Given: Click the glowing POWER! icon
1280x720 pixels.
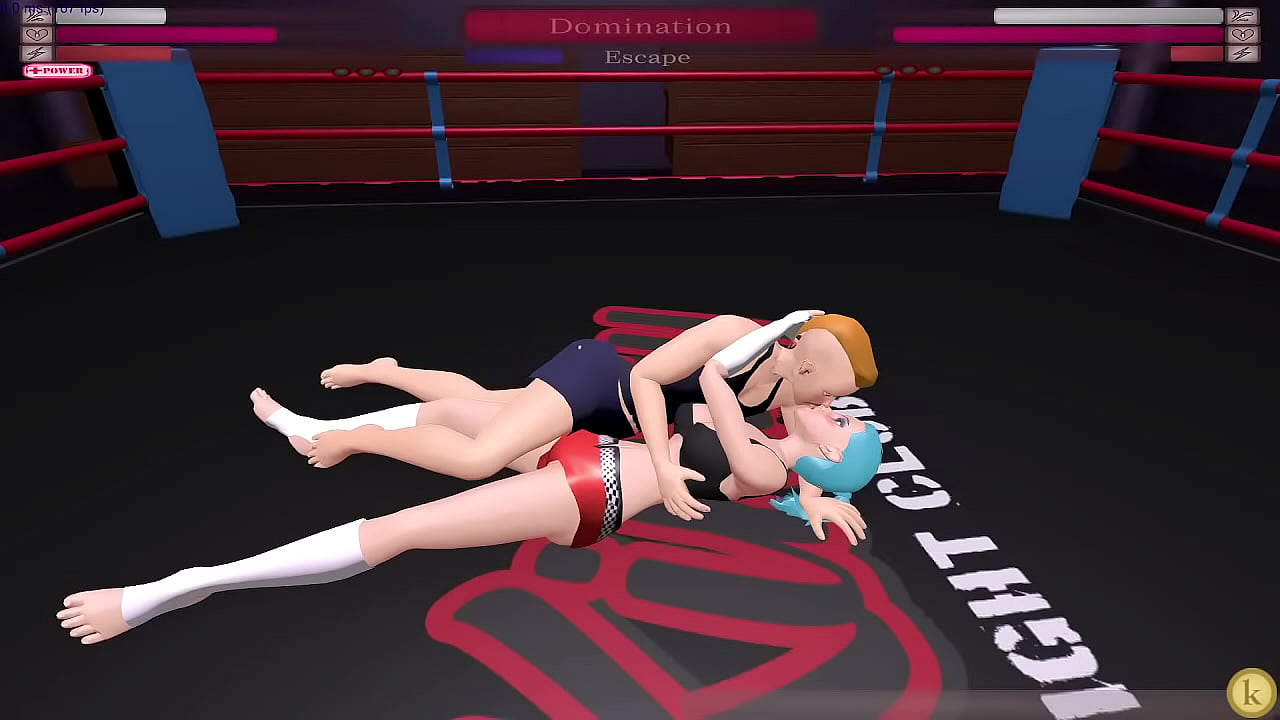Looking at the screenshot, I should (57, 70).
